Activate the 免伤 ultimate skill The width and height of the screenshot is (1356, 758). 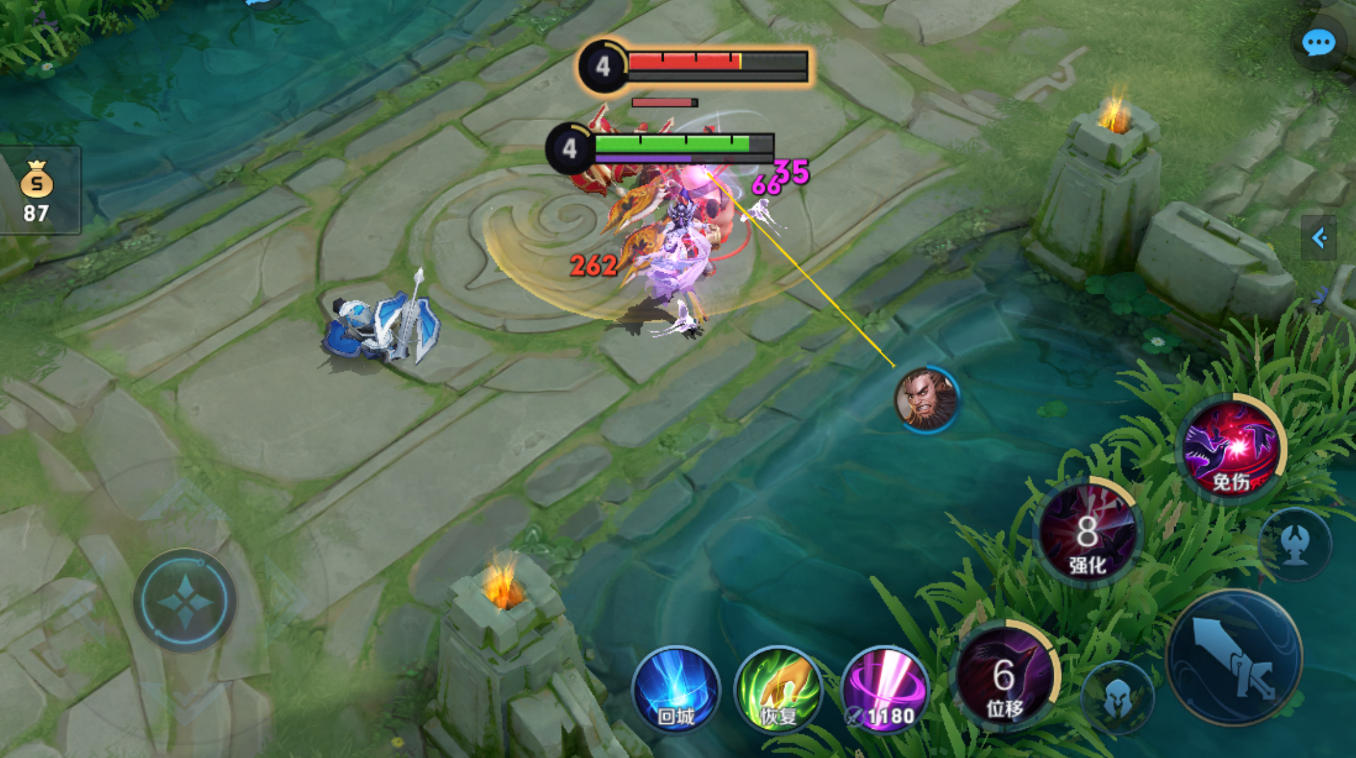[x=1231, y=448]
